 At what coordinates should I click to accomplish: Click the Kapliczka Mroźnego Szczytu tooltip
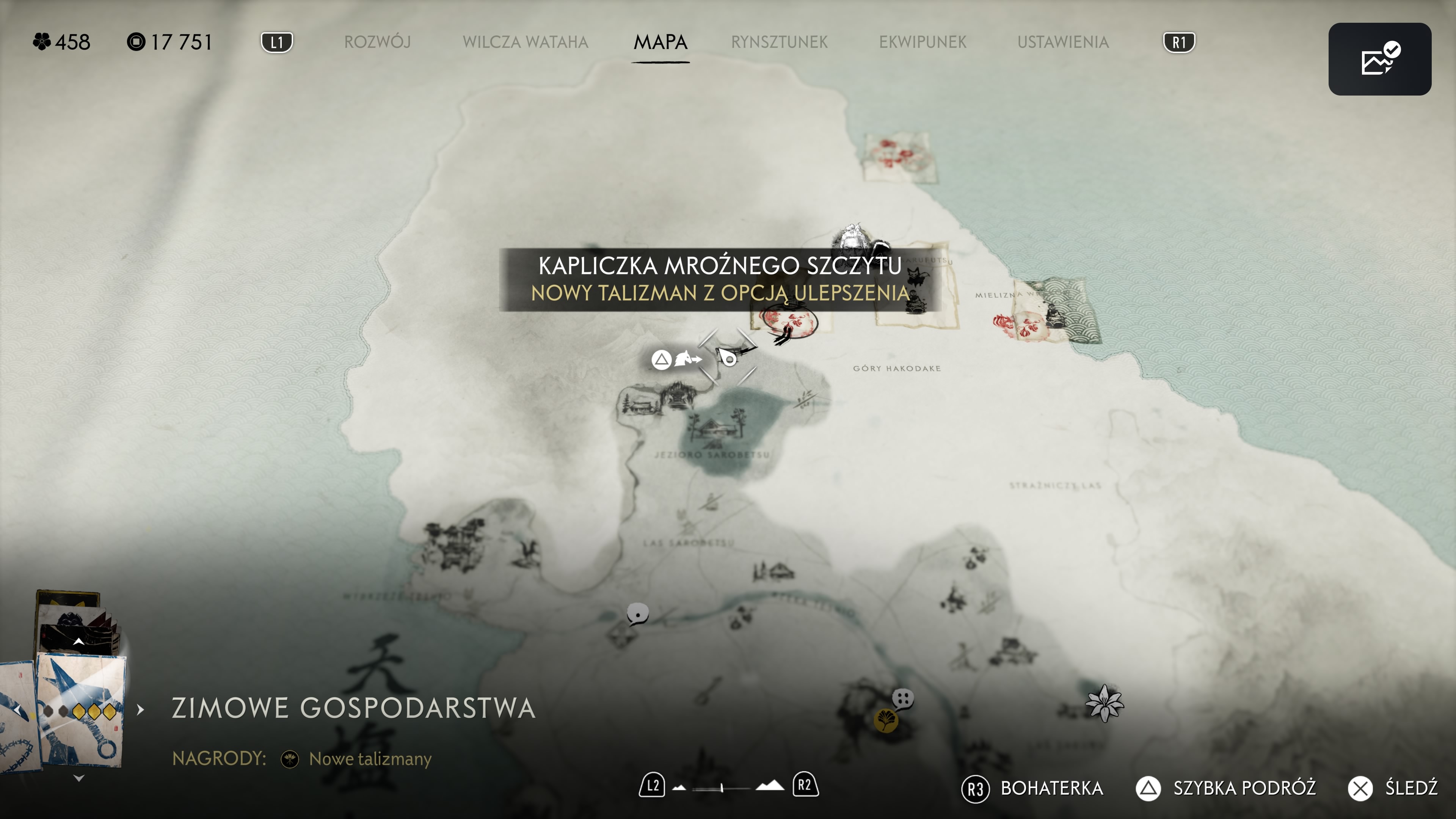tap(720, 279)
